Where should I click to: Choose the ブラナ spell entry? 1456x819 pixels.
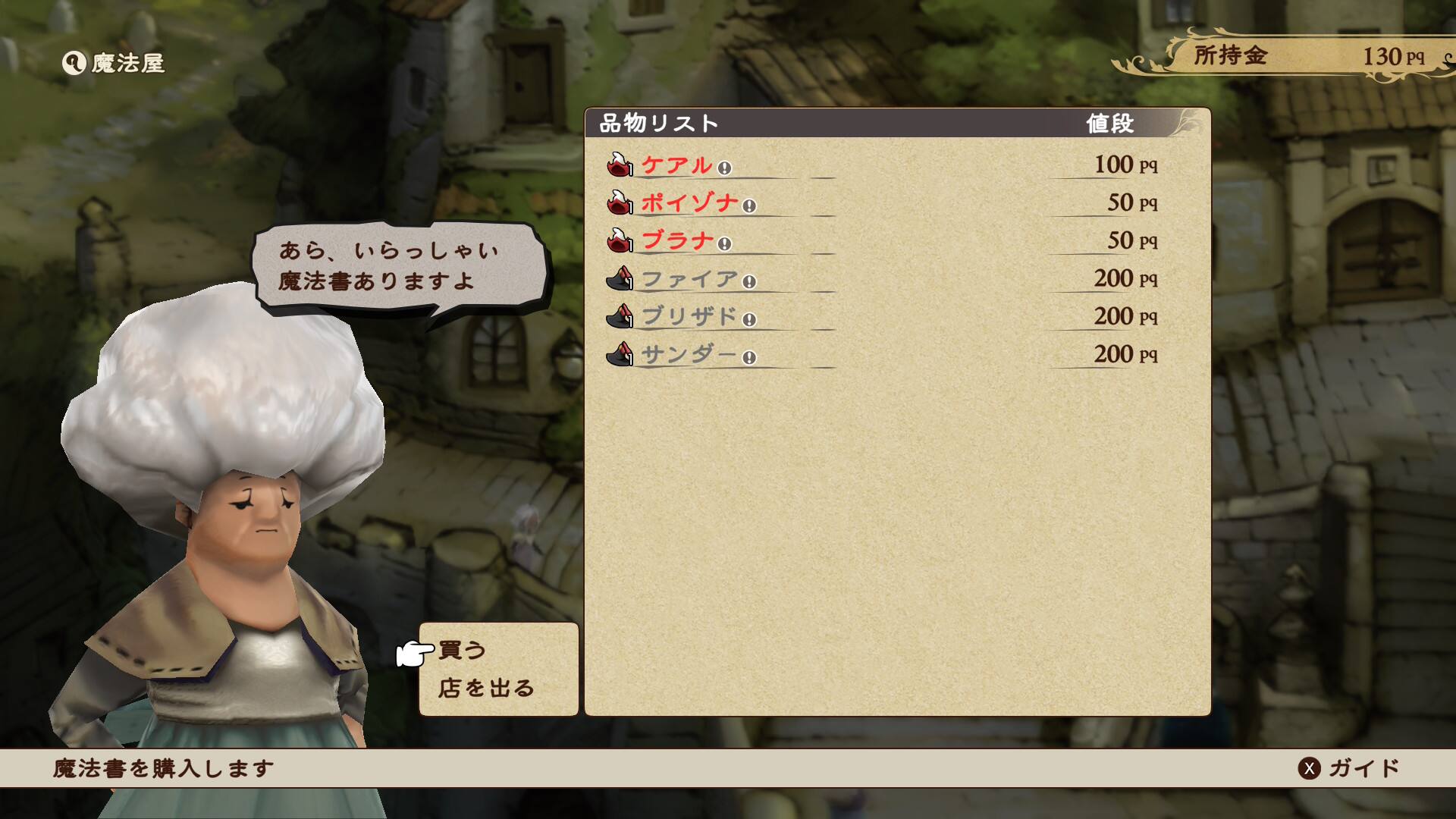pos(677,241)
